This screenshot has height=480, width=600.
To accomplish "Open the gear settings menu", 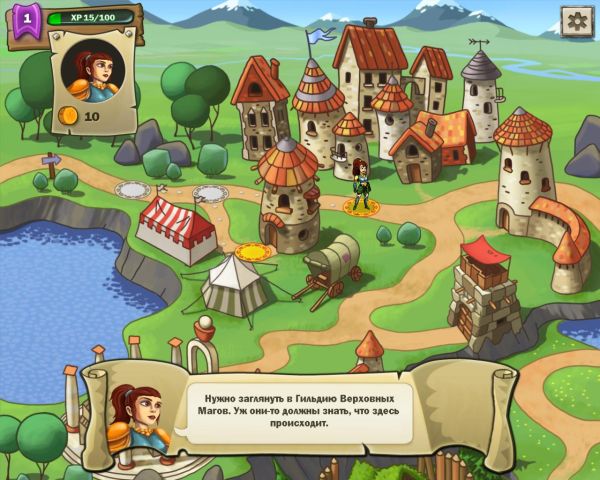I will [575, 21].
